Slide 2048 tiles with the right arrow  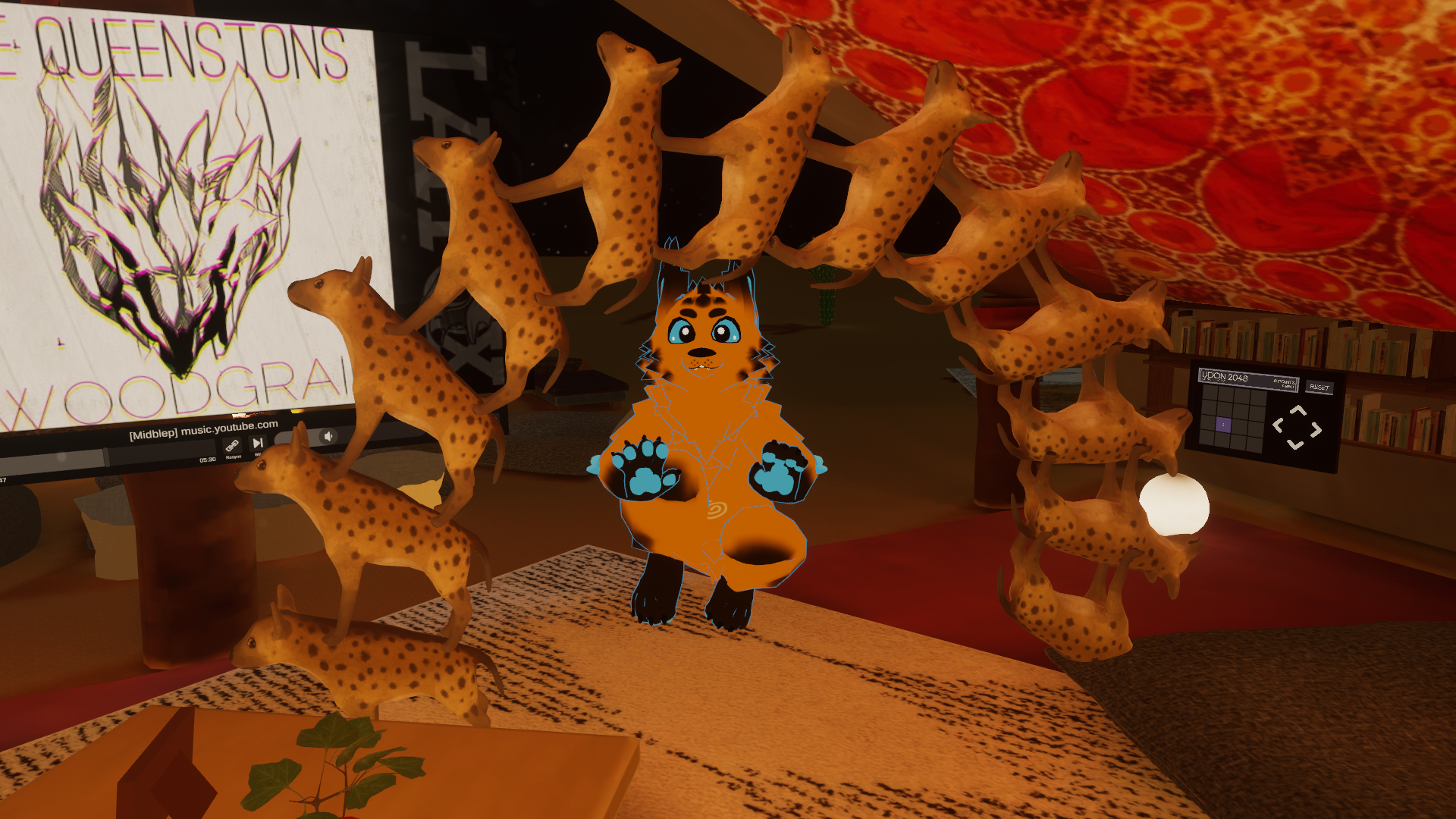pos(1316,429)
